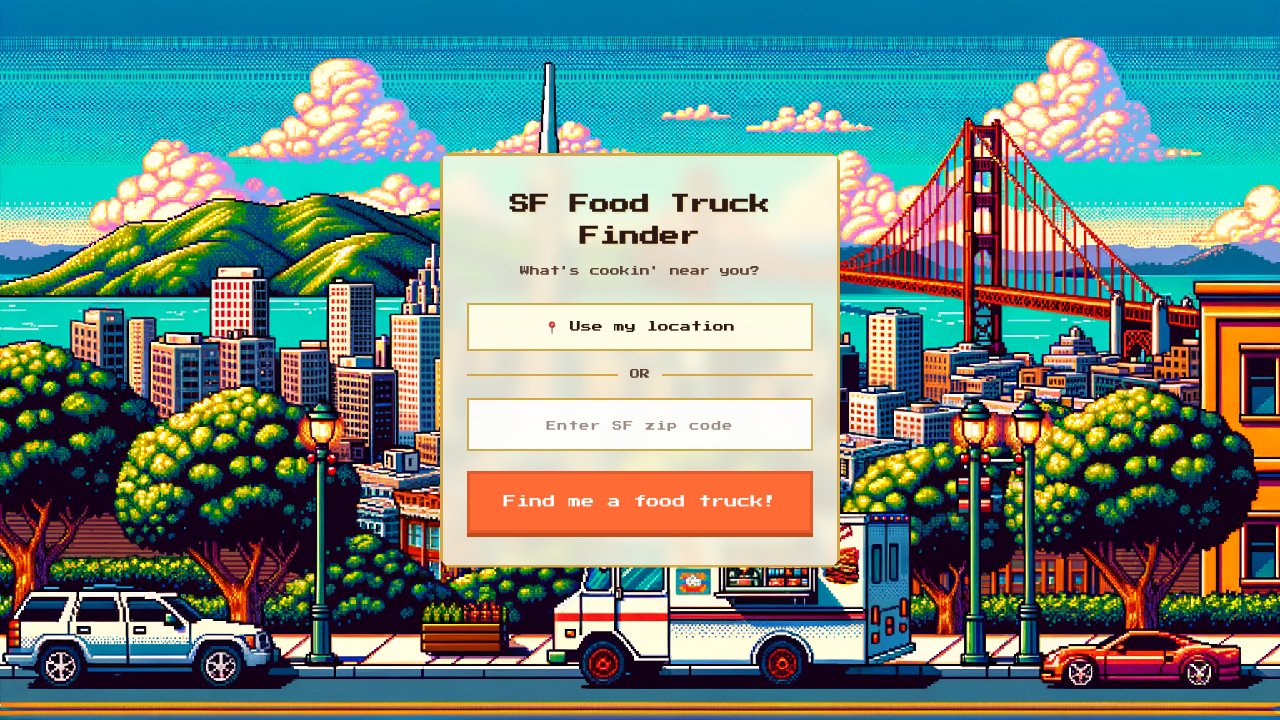Click the OR divider between the options
This screenshot has width=1280, height=720.
[x=640, y=373]
